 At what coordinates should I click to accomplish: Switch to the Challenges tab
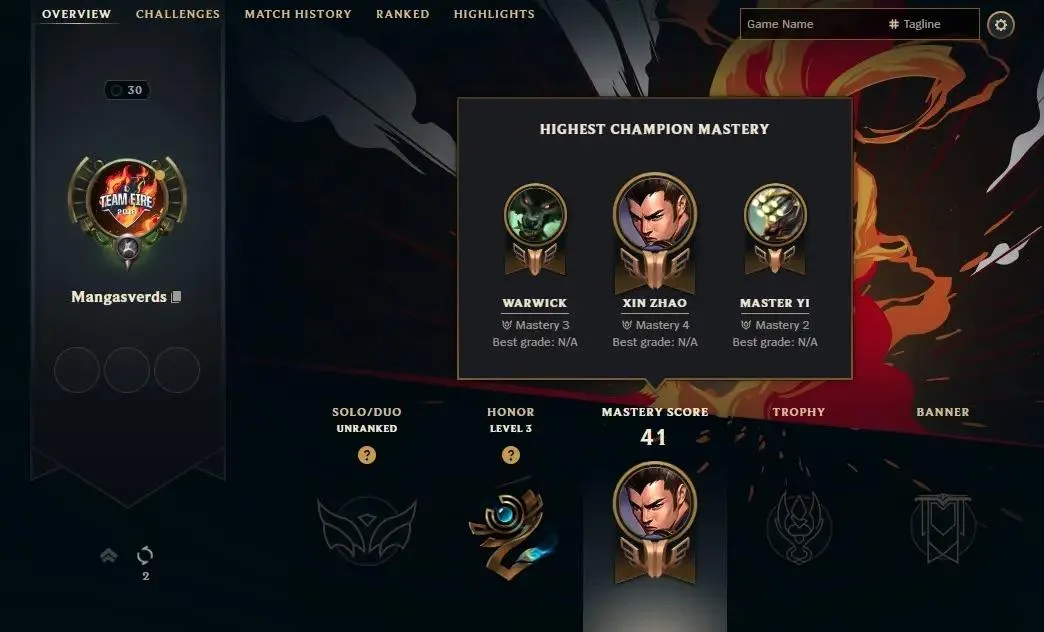click(x=177, y=14)
